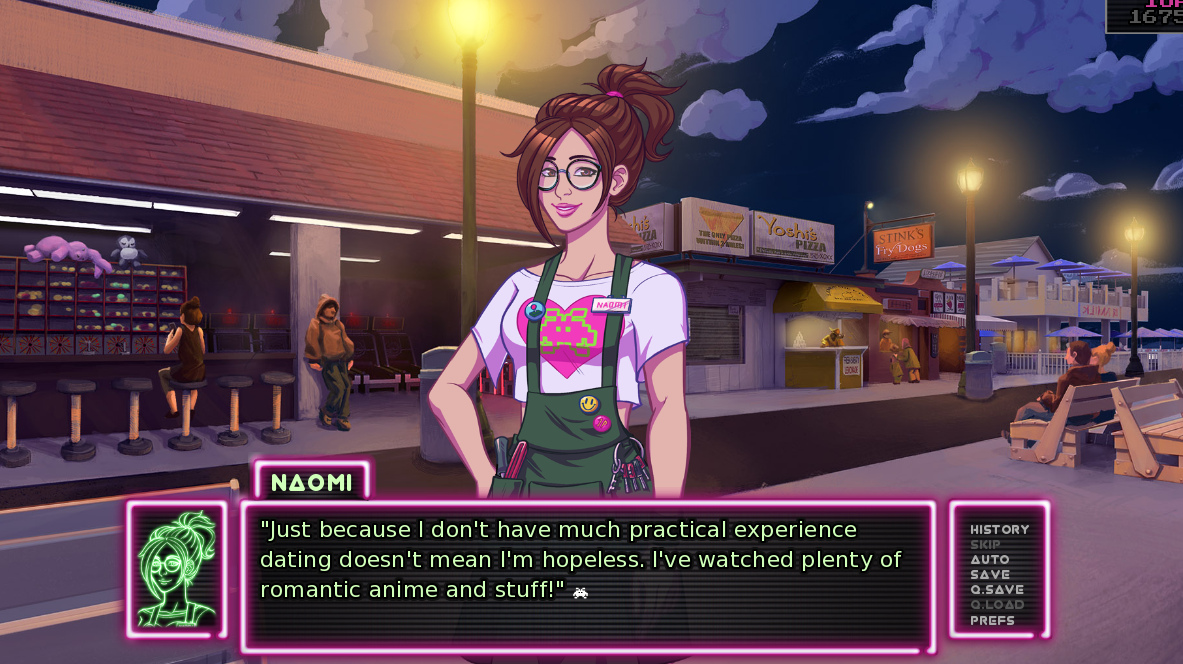
Task: Open the Save menu
Action: (x=990, y=575)
